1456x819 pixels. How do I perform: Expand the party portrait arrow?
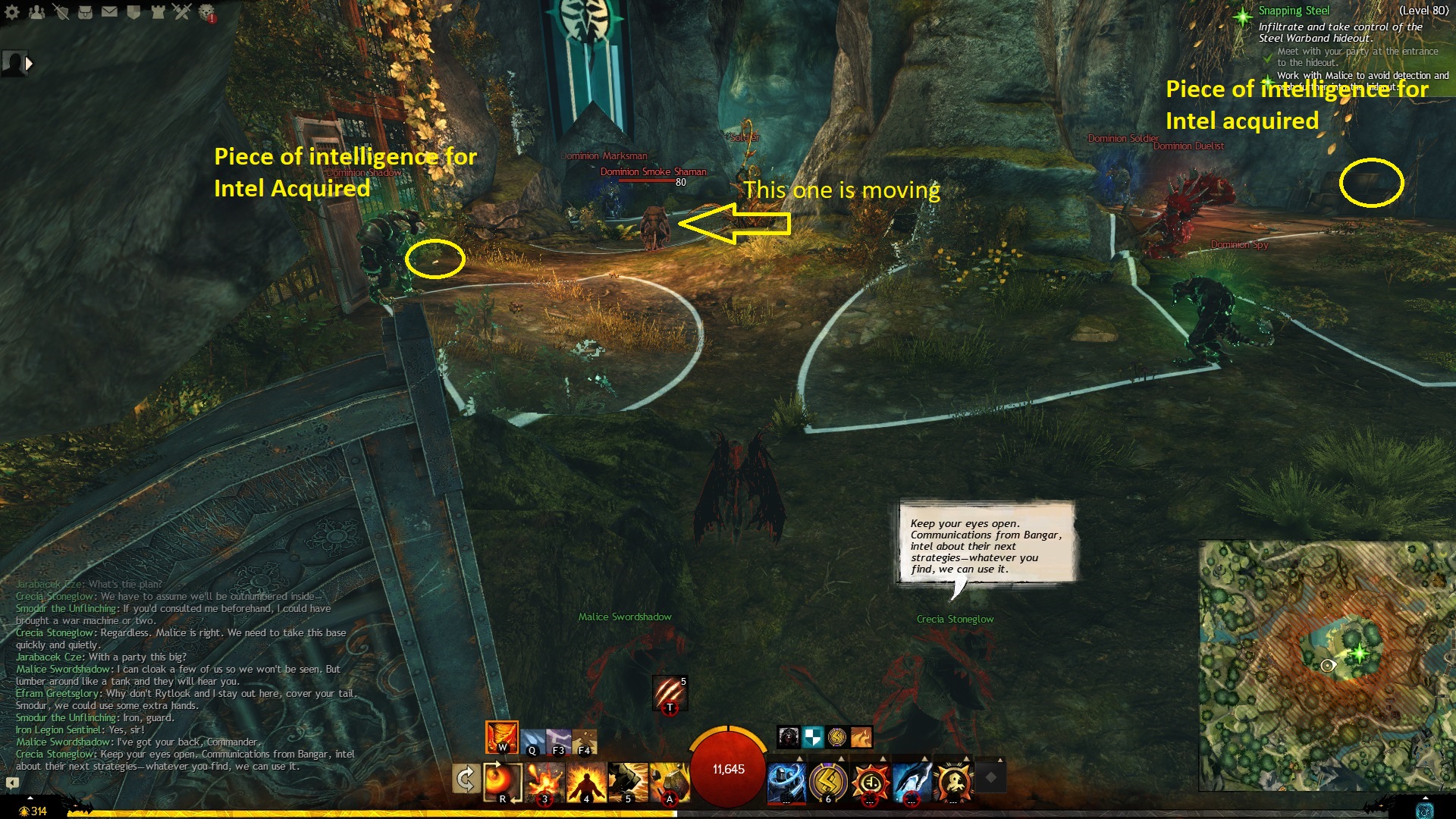tap(29, 64)
